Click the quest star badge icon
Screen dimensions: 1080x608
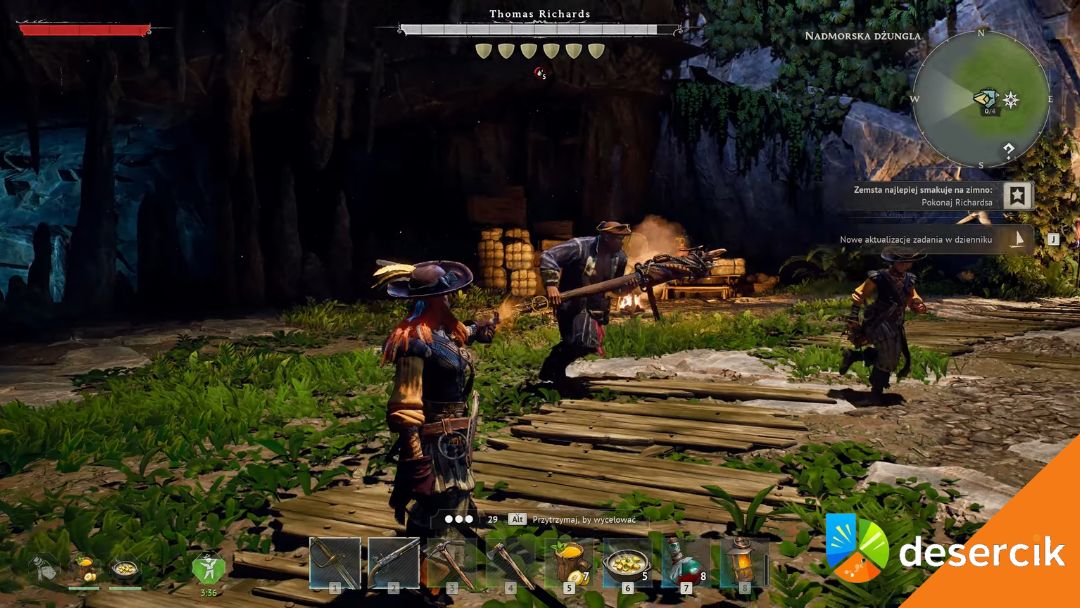[1018, 195]
